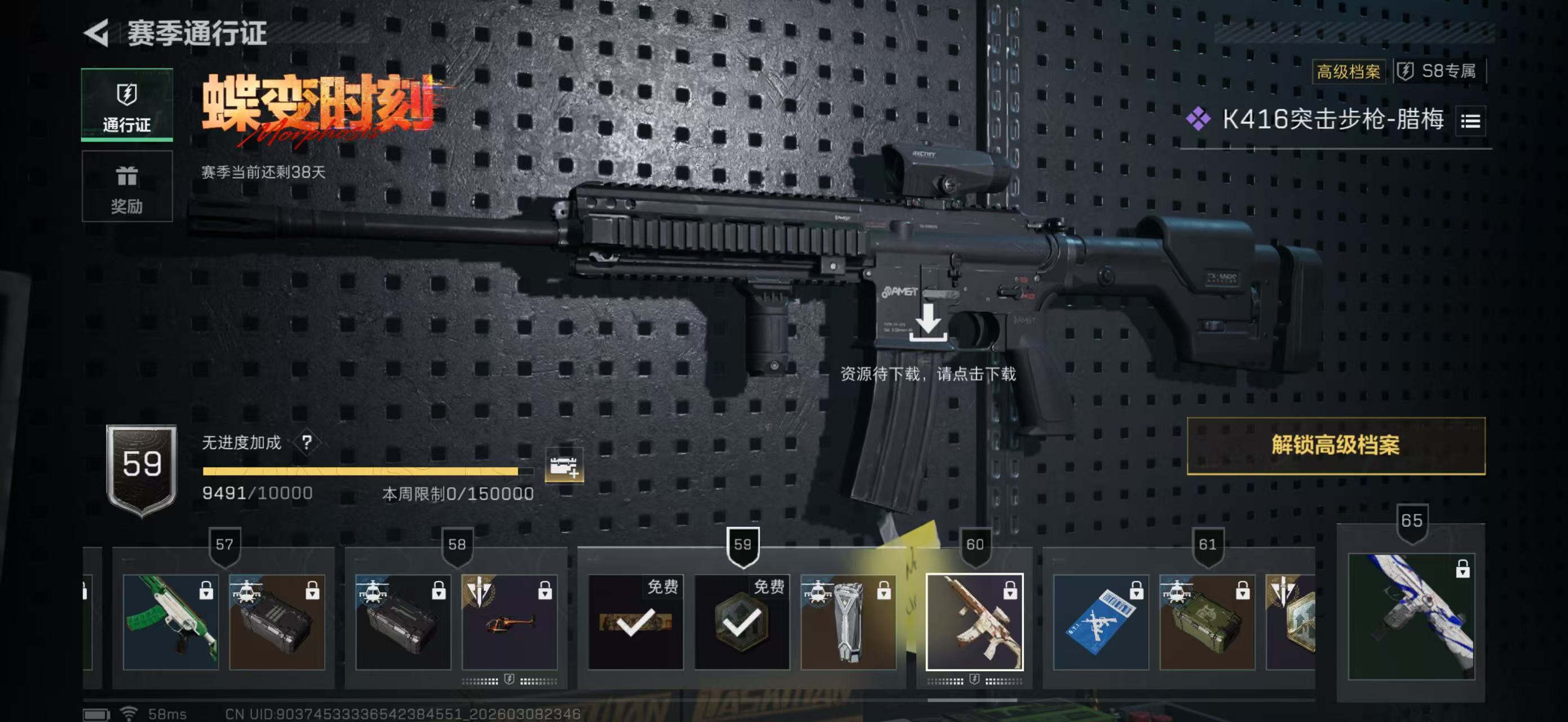The image size is (1568, 722).
Task: Select the green supply crate reward at level 61
Action: [x=1207, y=622]
